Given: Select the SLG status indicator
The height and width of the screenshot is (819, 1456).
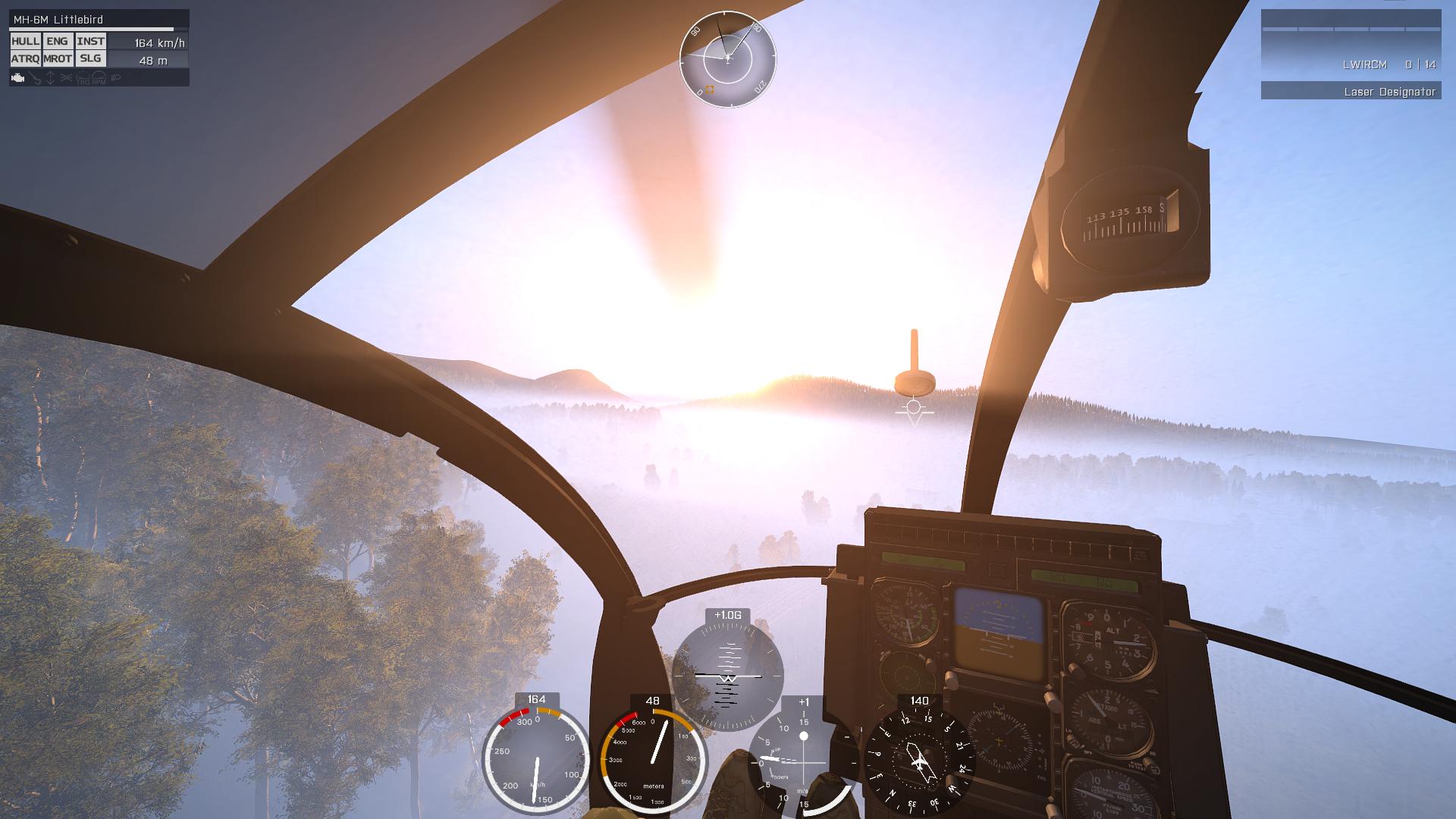Looking at the screenshot, I should 90,58.
